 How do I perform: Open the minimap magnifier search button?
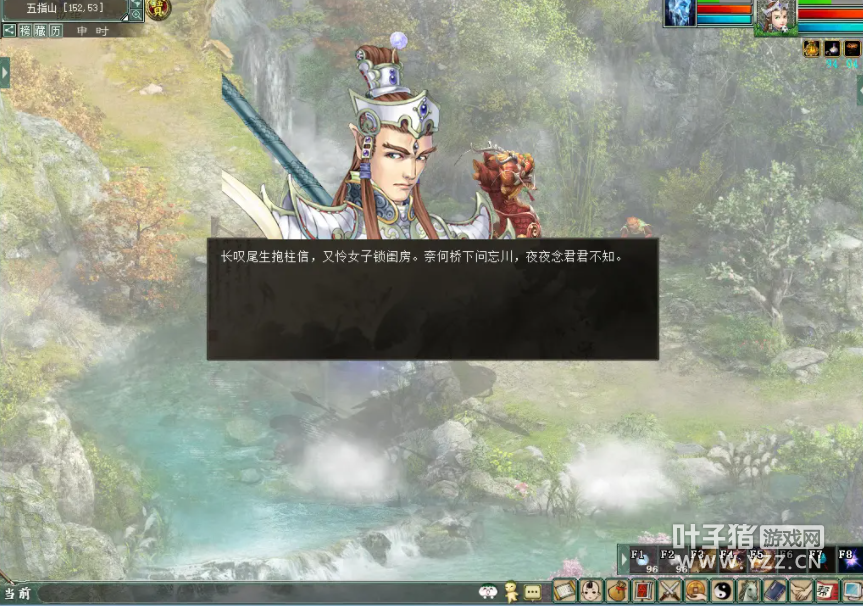137,15
